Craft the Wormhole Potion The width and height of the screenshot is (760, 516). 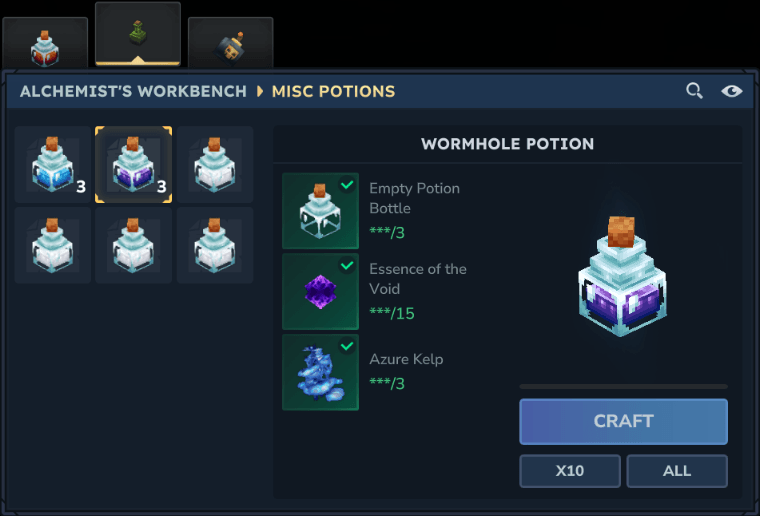coord(623,421)
